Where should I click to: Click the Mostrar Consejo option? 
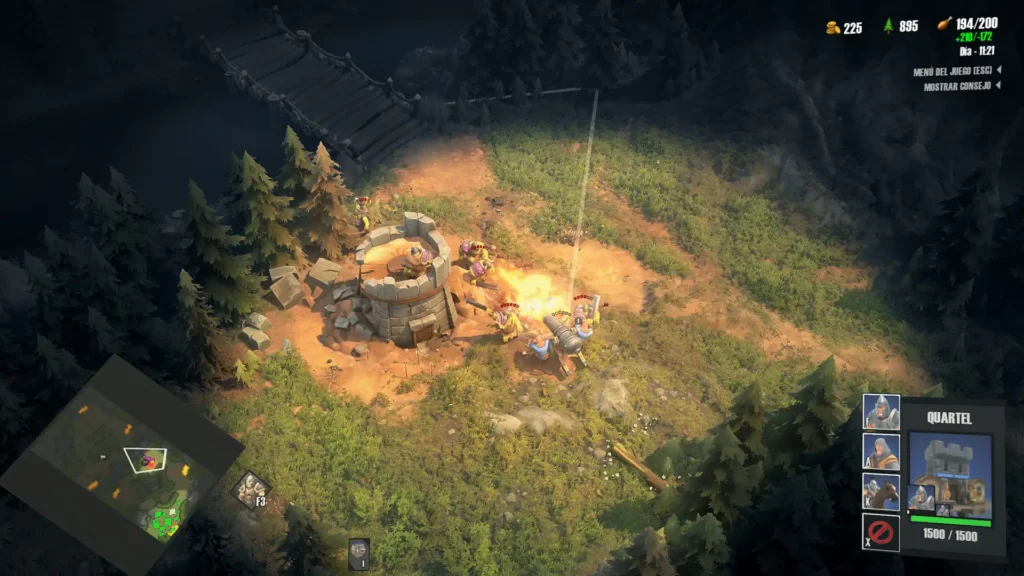pyautogui.click(x=957, y=86)
